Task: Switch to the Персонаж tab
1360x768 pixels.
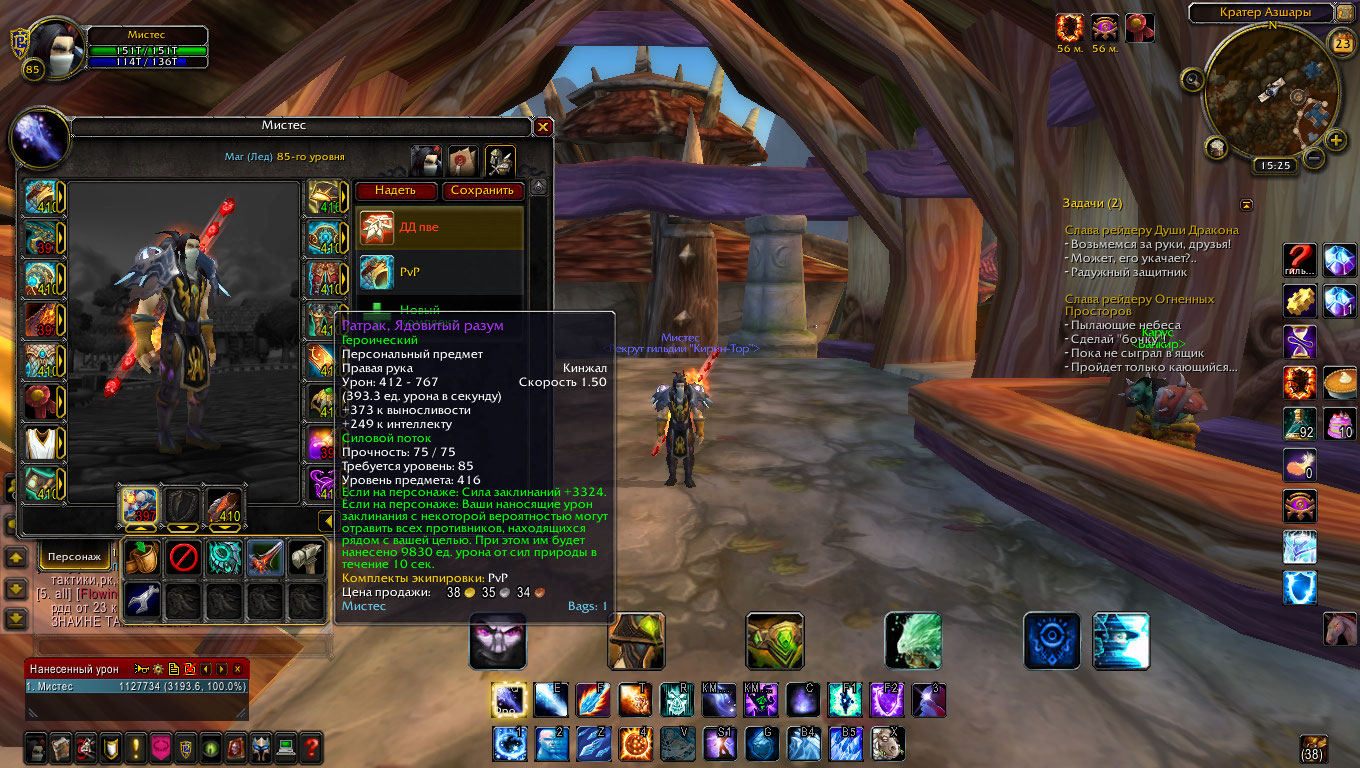Action: (x=75, y=556)
